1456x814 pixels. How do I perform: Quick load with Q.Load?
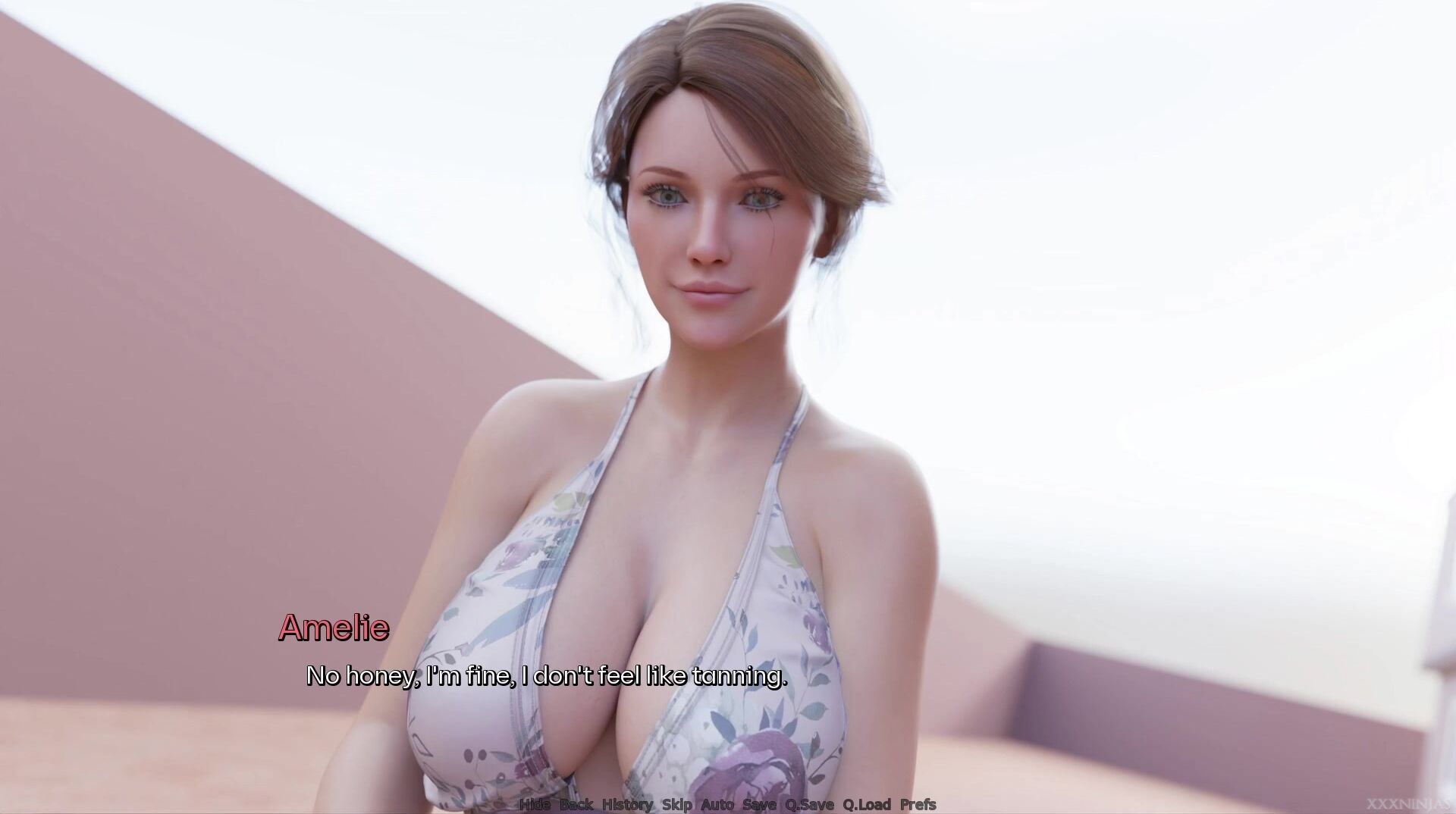click(867, 804)
